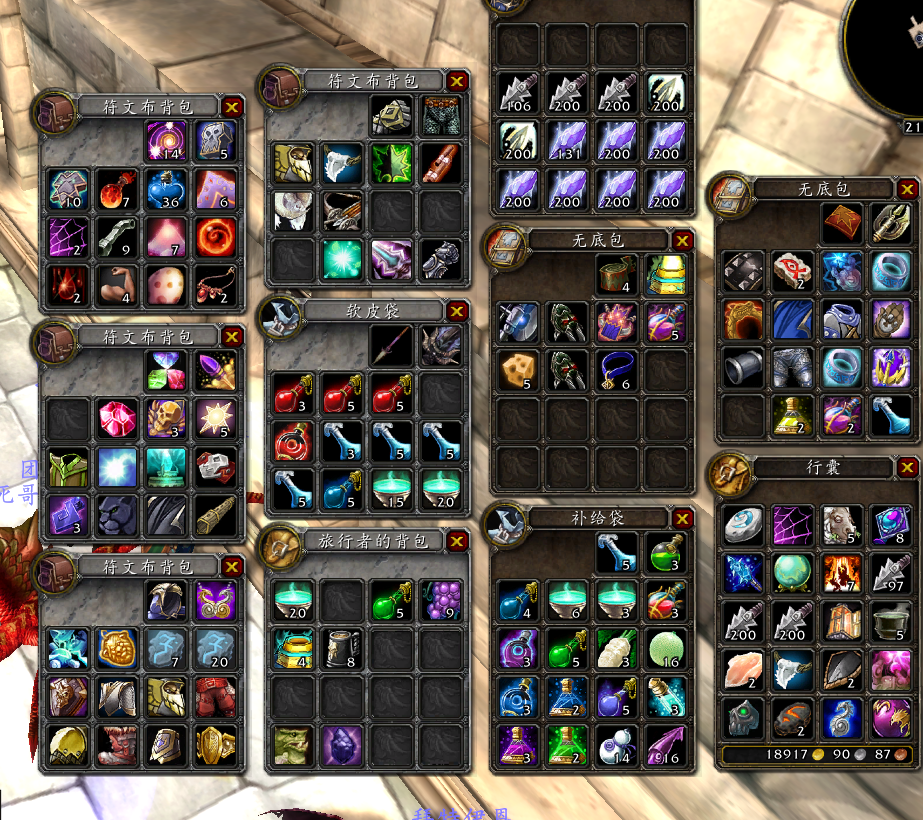Select the purple owl icon item
The width and height of the screenshot is (923, 820).
[x=214, y=600]
